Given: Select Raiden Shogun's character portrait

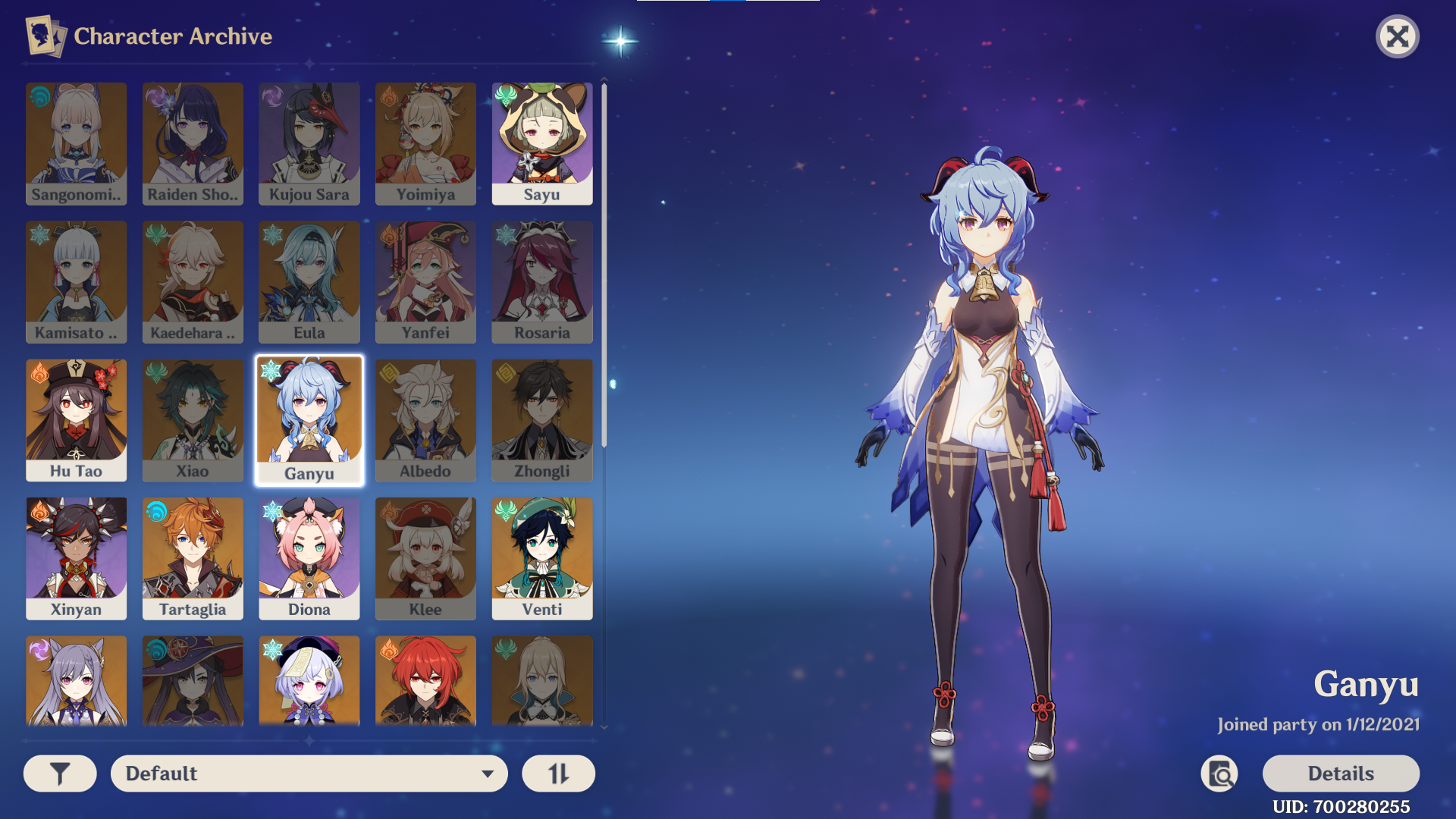Looking at the screenshot, I should (193, 143).
